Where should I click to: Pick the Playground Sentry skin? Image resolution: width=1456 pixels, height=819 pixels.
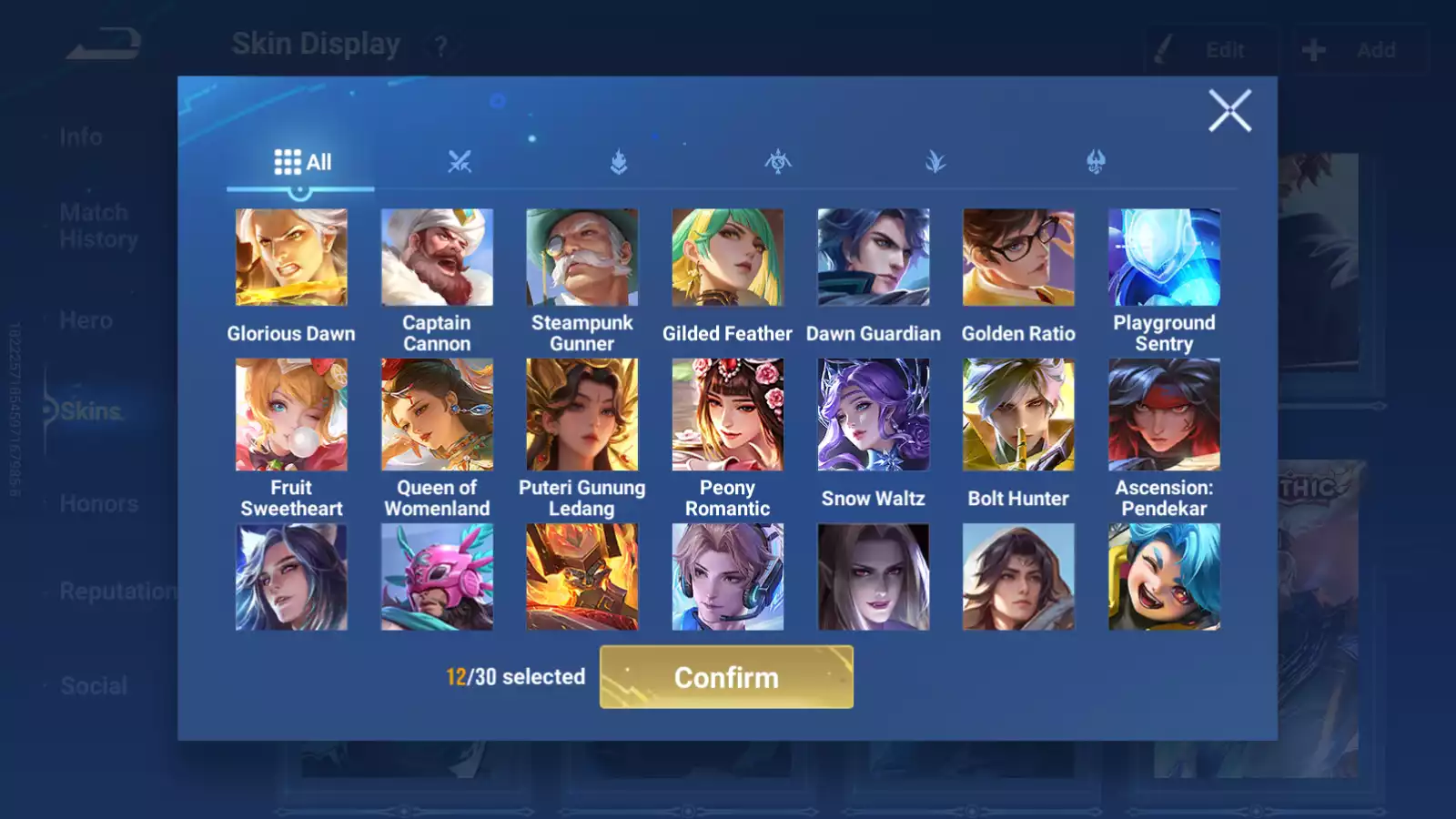click(1164, 258)
